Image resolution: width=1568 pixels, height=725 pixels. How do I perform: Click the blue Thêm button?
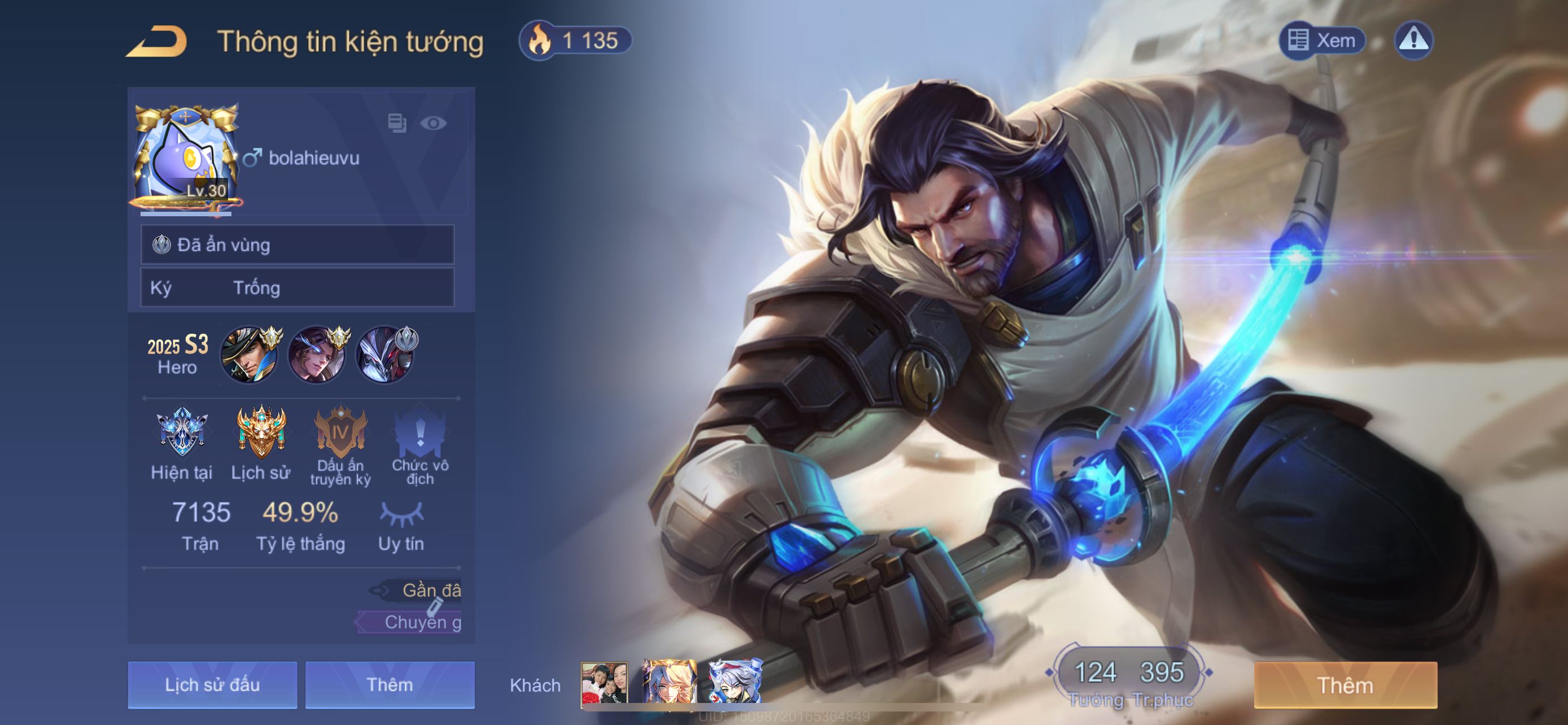tap(389, 685)
